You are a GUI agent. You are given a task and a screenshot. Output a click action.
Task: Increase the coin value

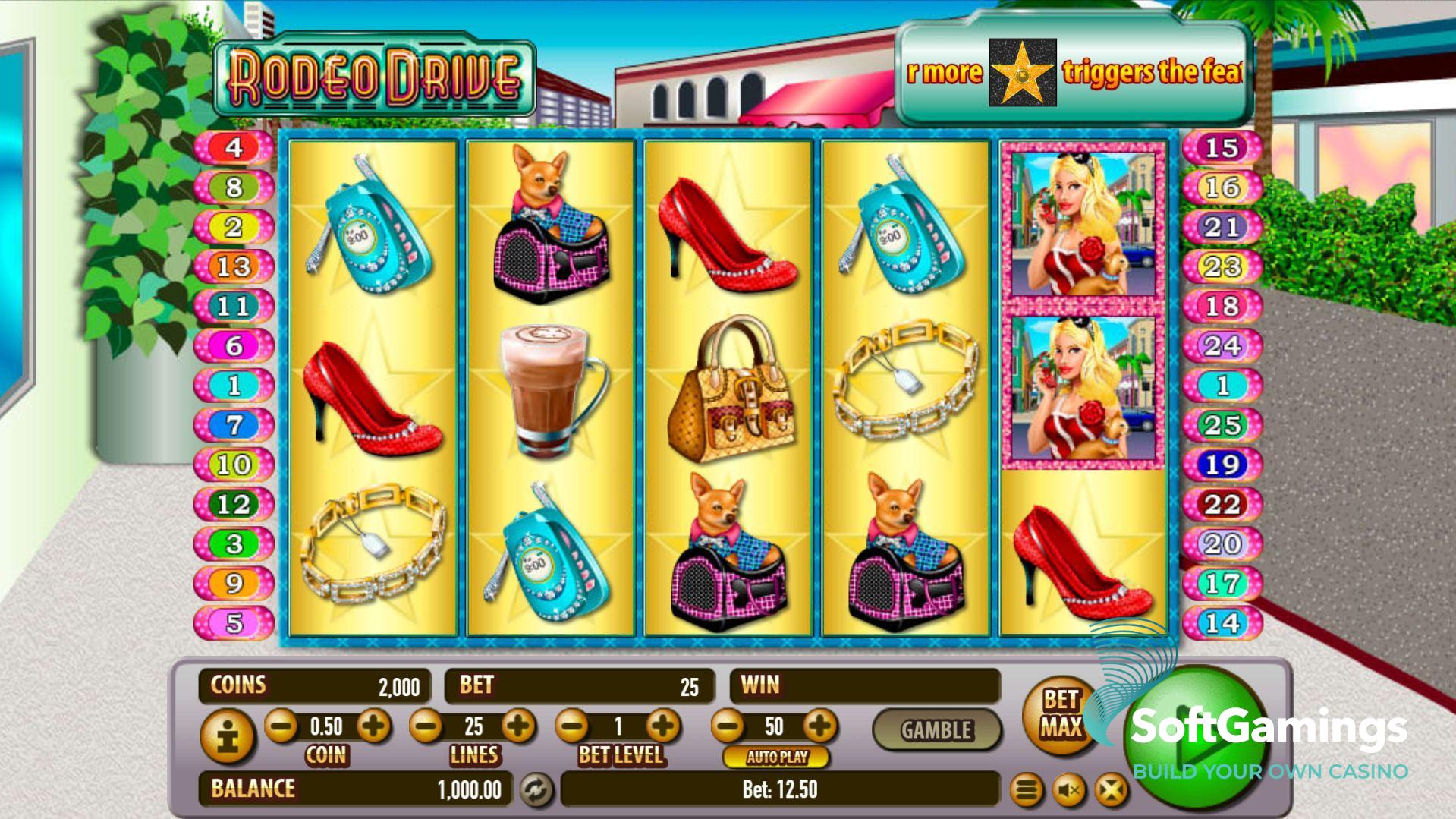tap(373, 726)
